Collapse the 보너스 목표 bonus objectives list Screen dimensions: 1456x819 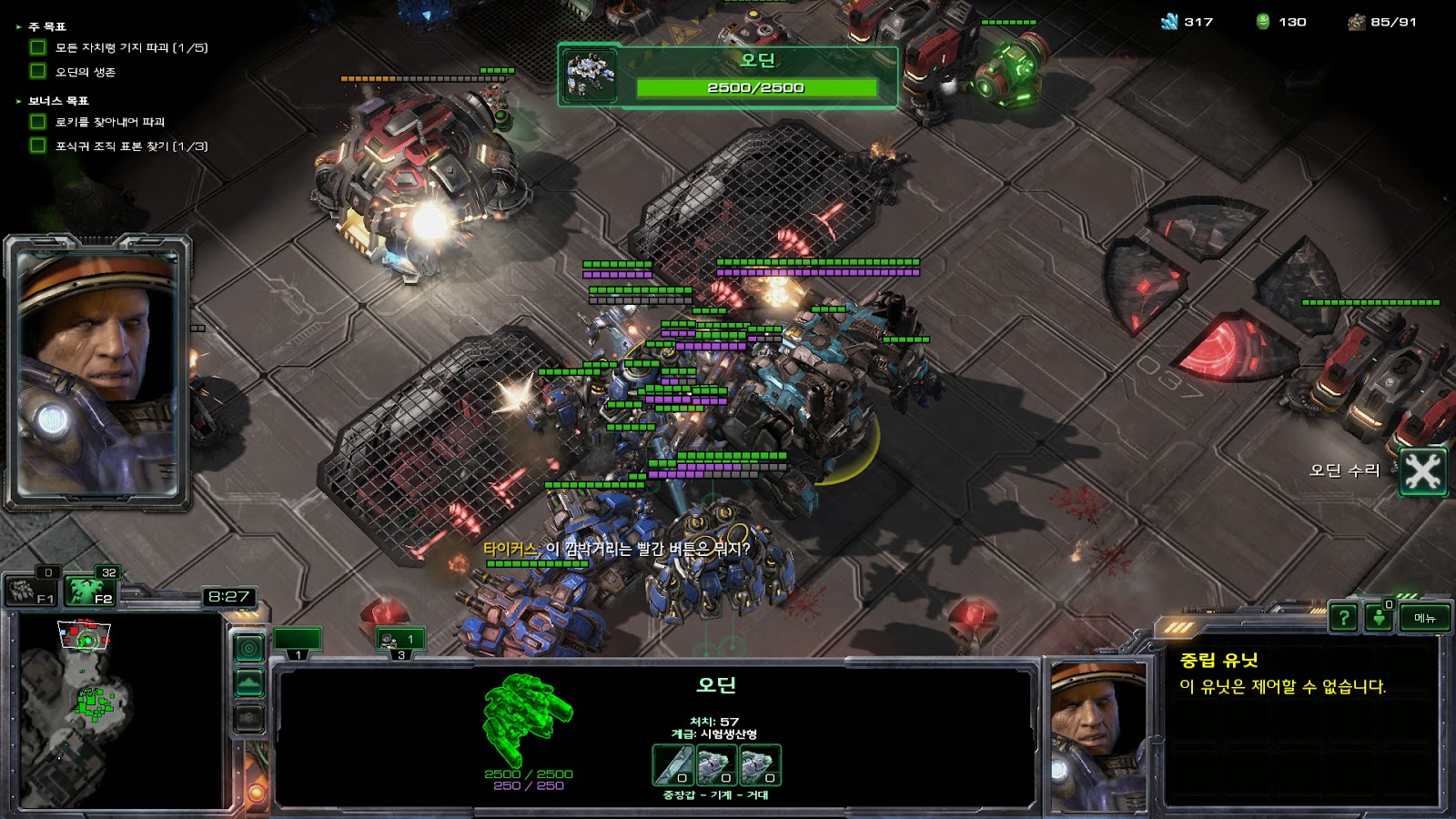(18, 101)
